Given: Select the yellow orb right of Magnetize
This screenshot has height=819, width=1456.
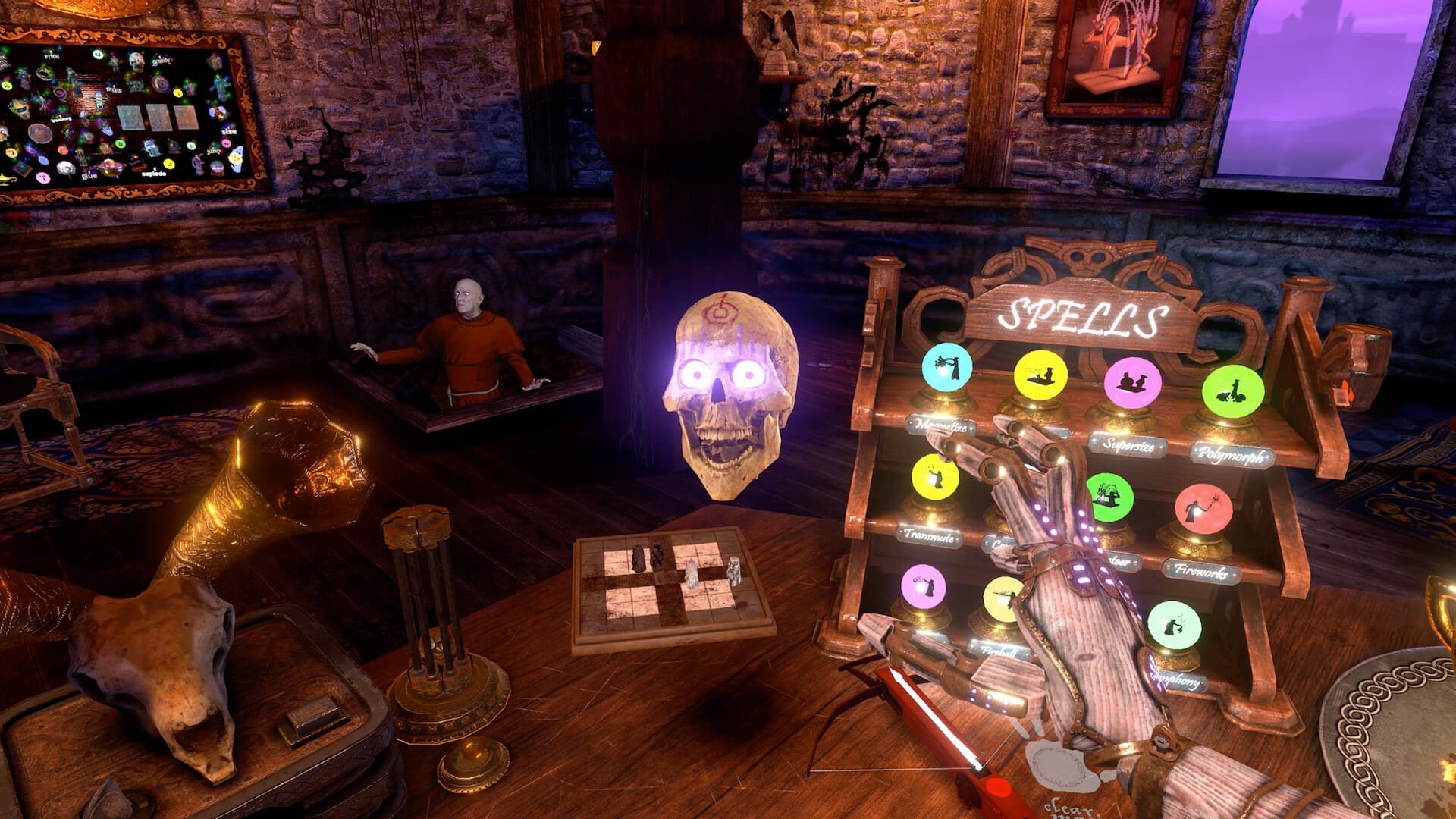Looking at the screenshot, I should 1040,375.
